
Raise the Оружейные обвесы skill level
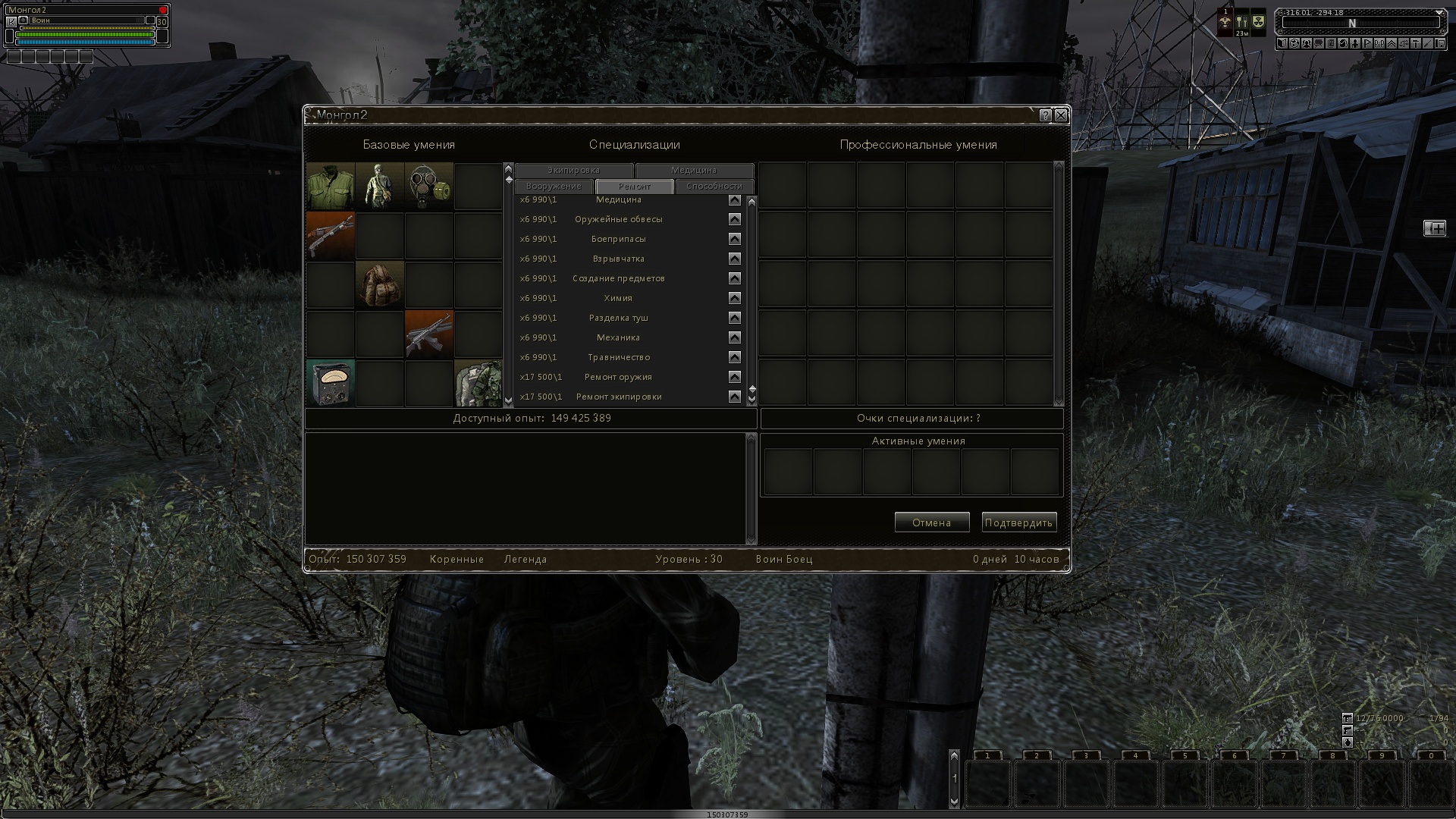coord(734,219)
